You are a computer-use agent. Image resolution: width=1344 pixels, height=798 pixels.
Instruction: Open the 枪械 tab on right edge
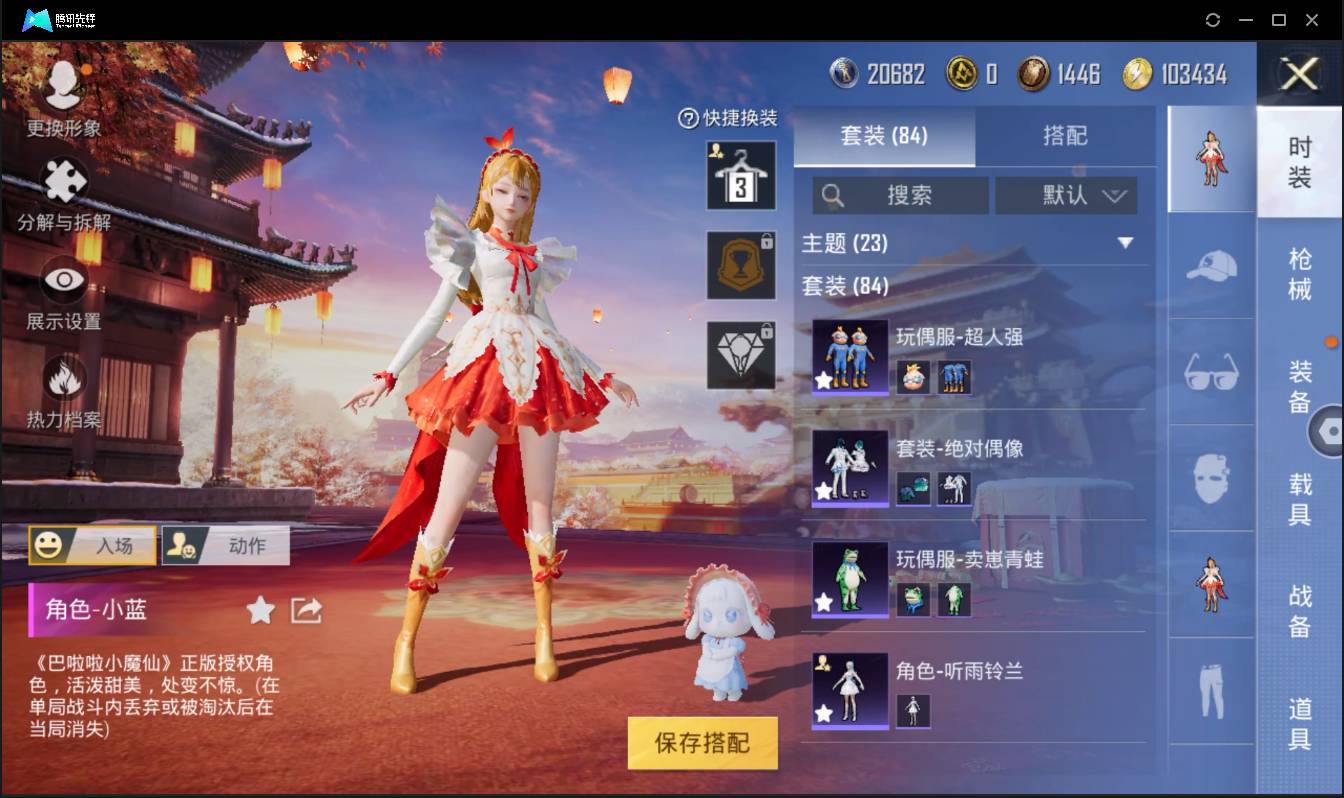tap(1300, 275)
